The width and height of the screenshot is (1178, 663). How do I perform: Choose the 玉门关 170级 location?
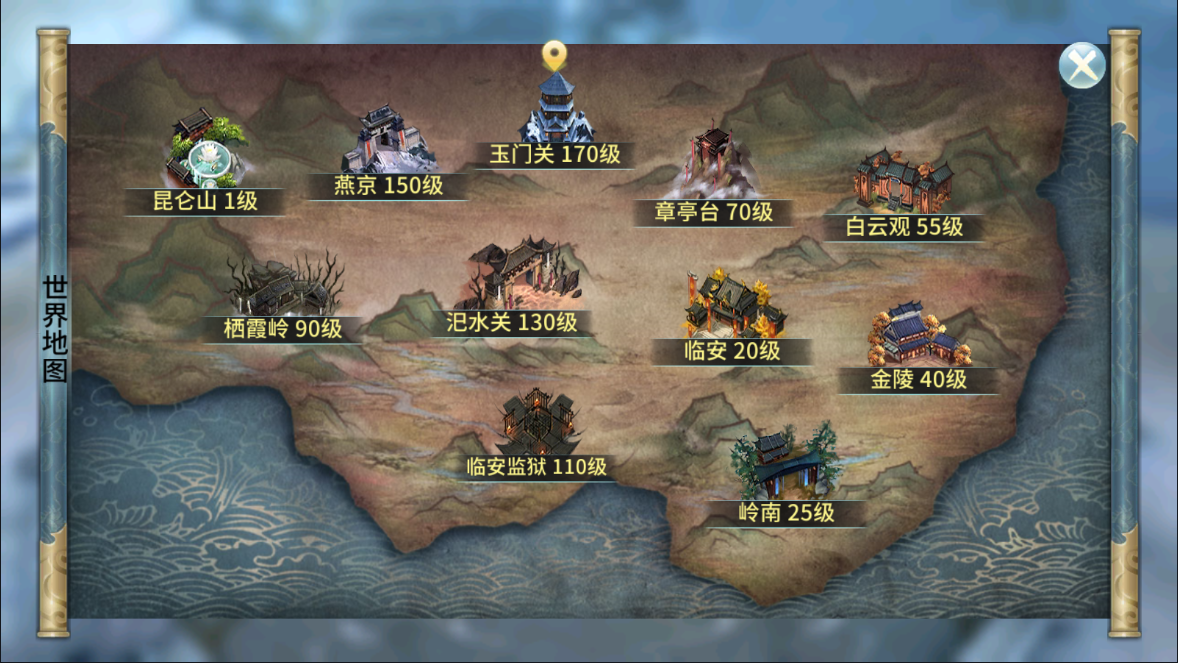(555, 115)
